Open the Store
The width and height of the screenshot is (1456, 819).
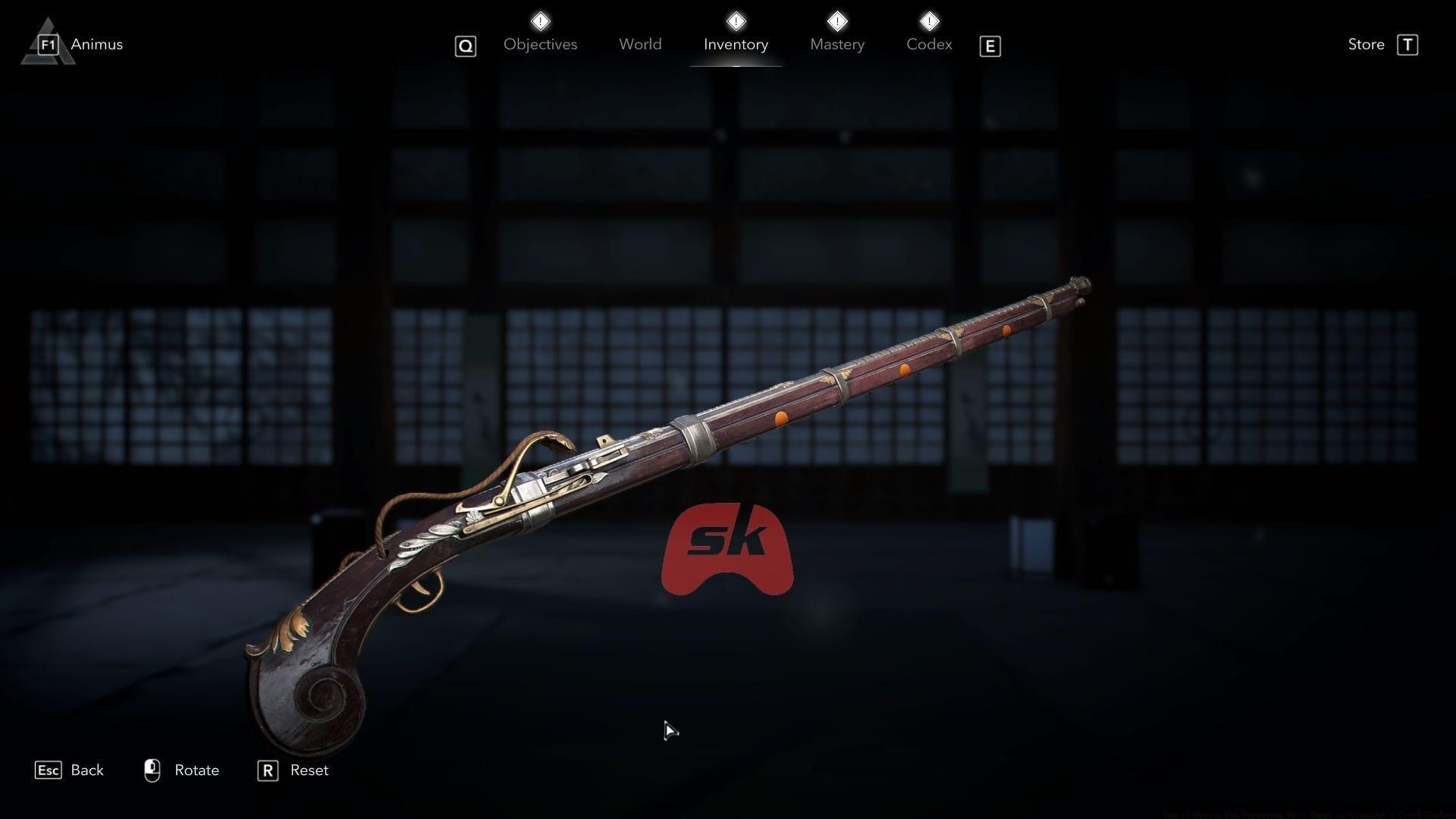click(1367, 45)
